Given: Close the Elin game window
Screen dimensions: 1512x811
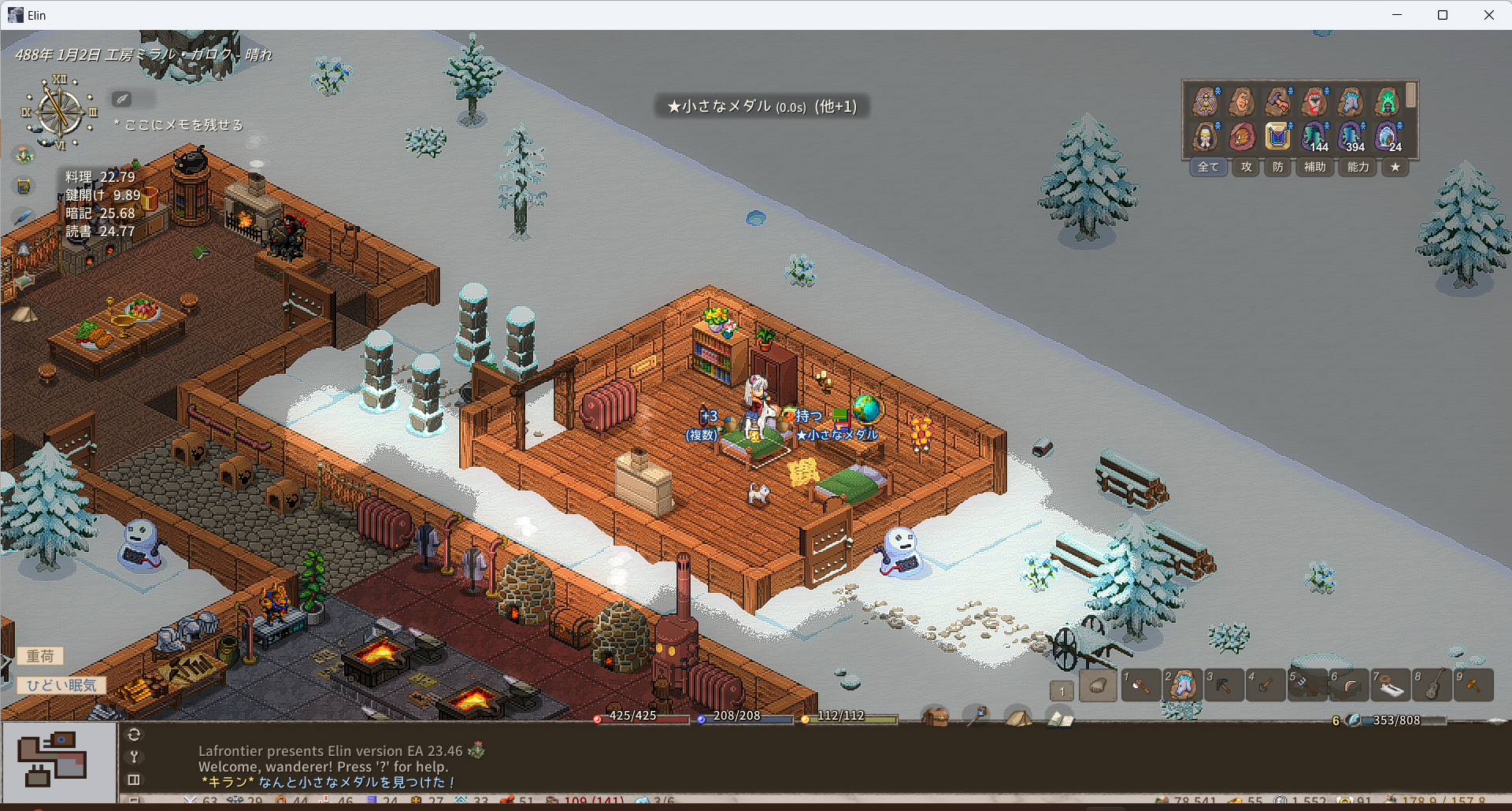Looking at the screenshot, I should tap(1488, 15).
